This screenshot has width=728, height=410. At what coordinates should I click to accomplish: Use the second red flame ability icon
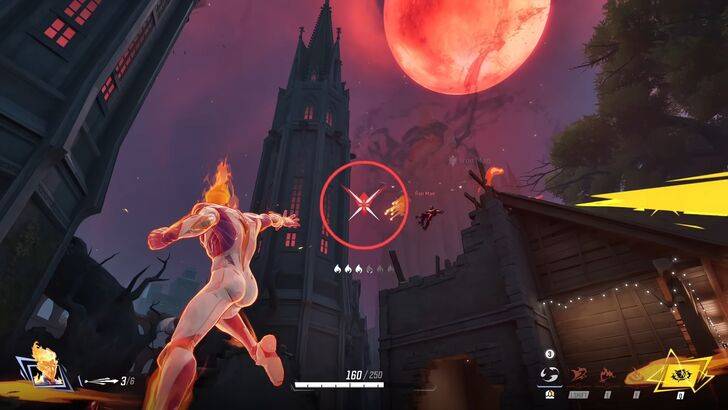tap(606, 376)
